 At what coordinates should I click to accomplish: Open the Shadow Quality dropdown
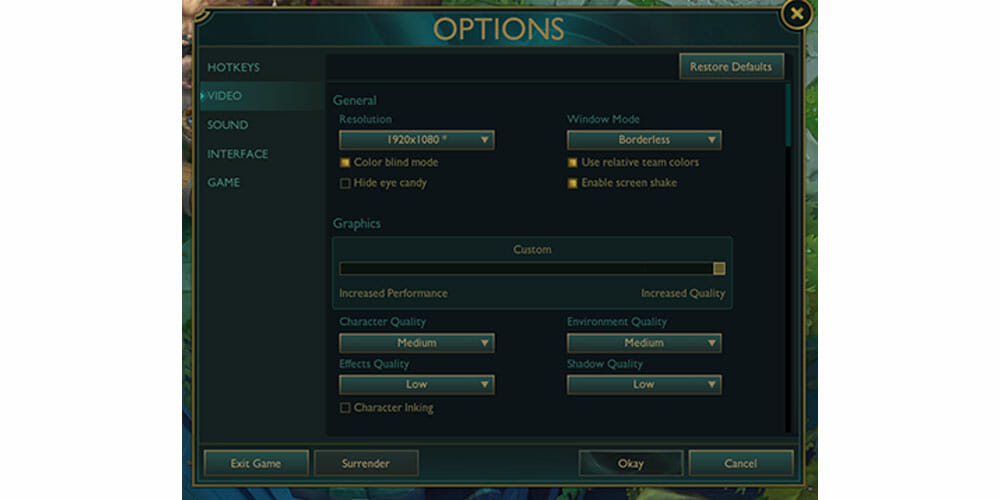coord(644,384)
